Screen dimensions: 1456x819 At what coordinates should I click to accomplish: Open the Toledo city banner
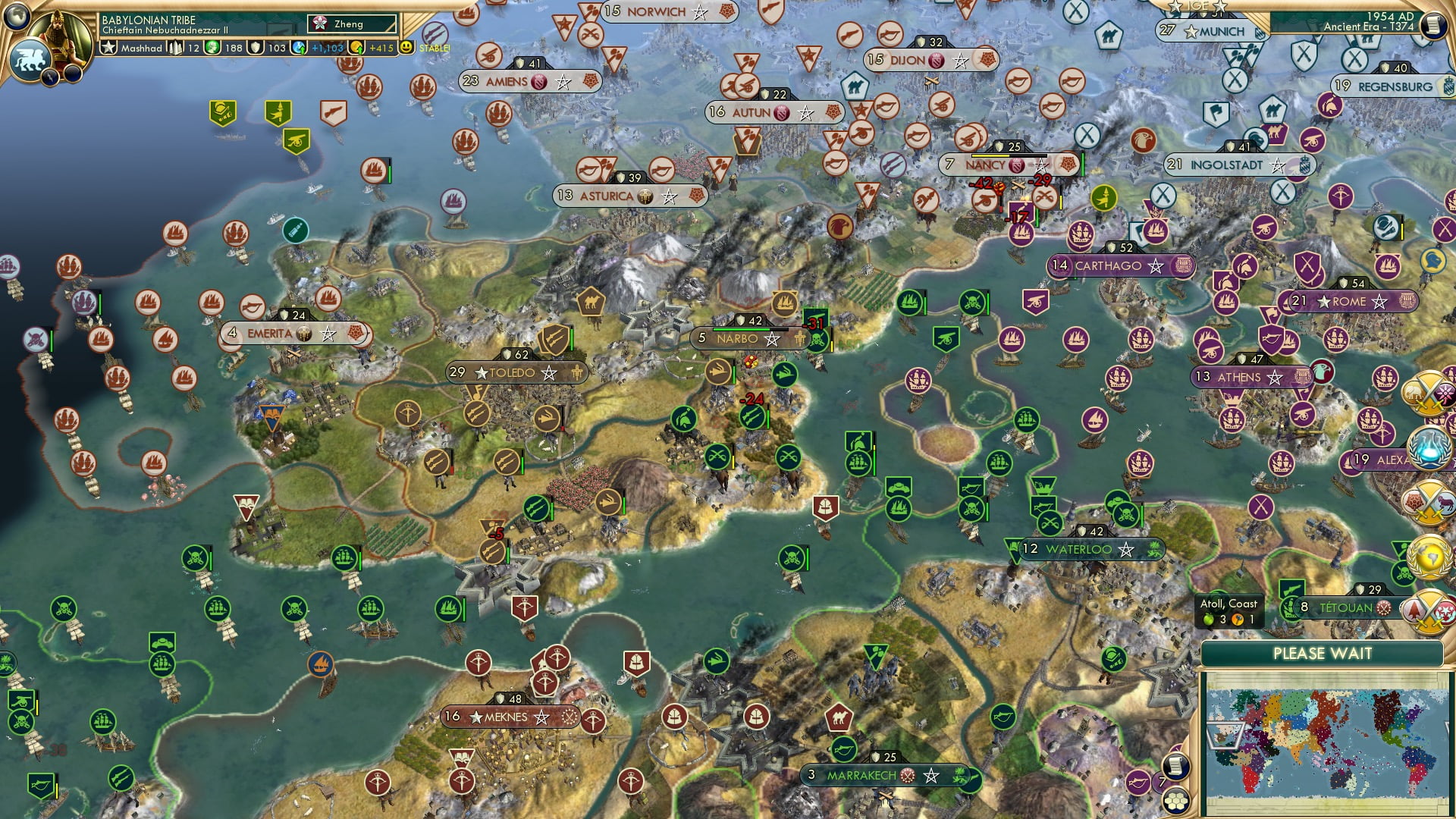(x=516, y=372)
